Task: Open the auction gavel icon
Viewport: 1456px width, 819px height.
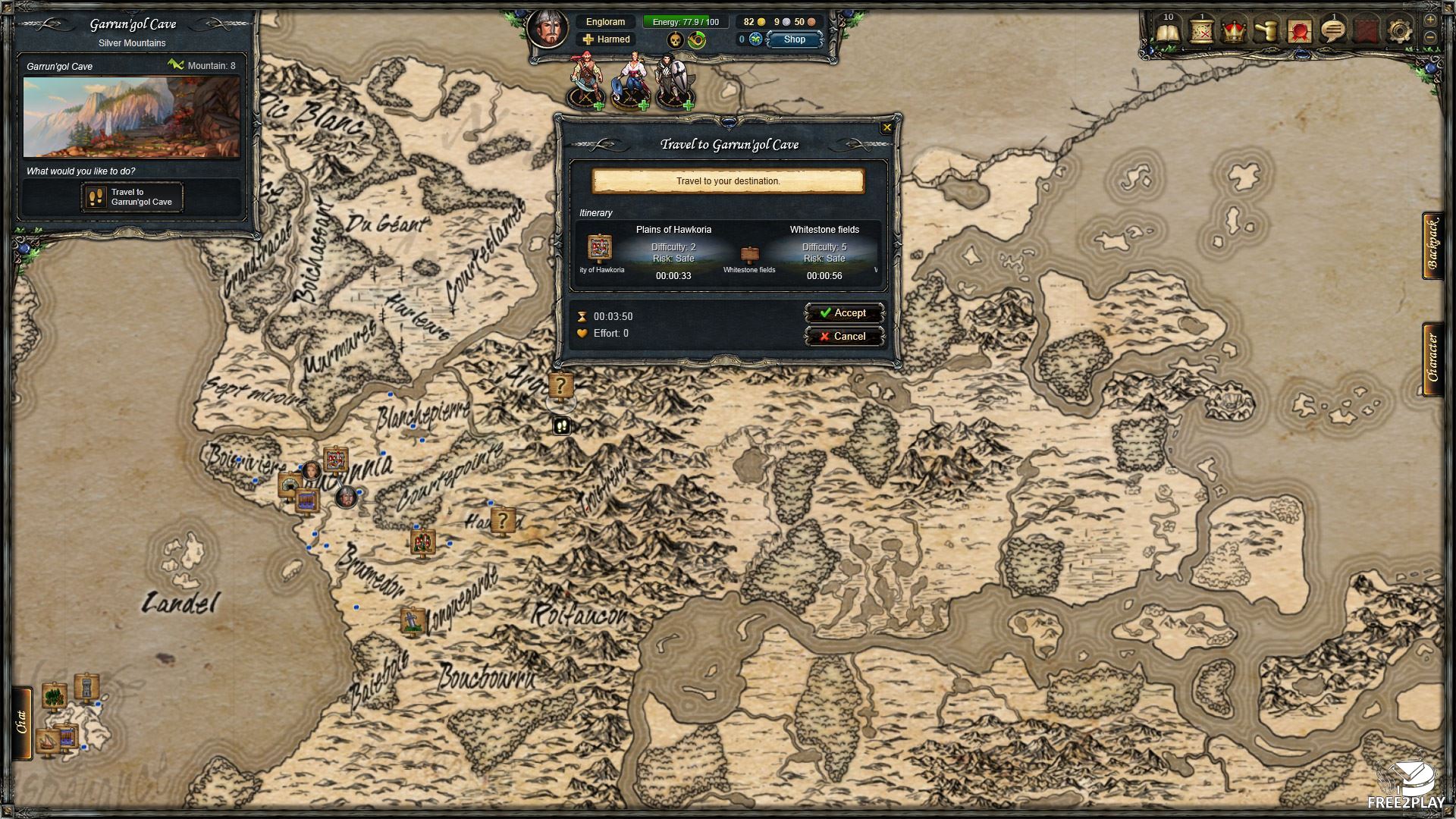Action: [1267, 32]
